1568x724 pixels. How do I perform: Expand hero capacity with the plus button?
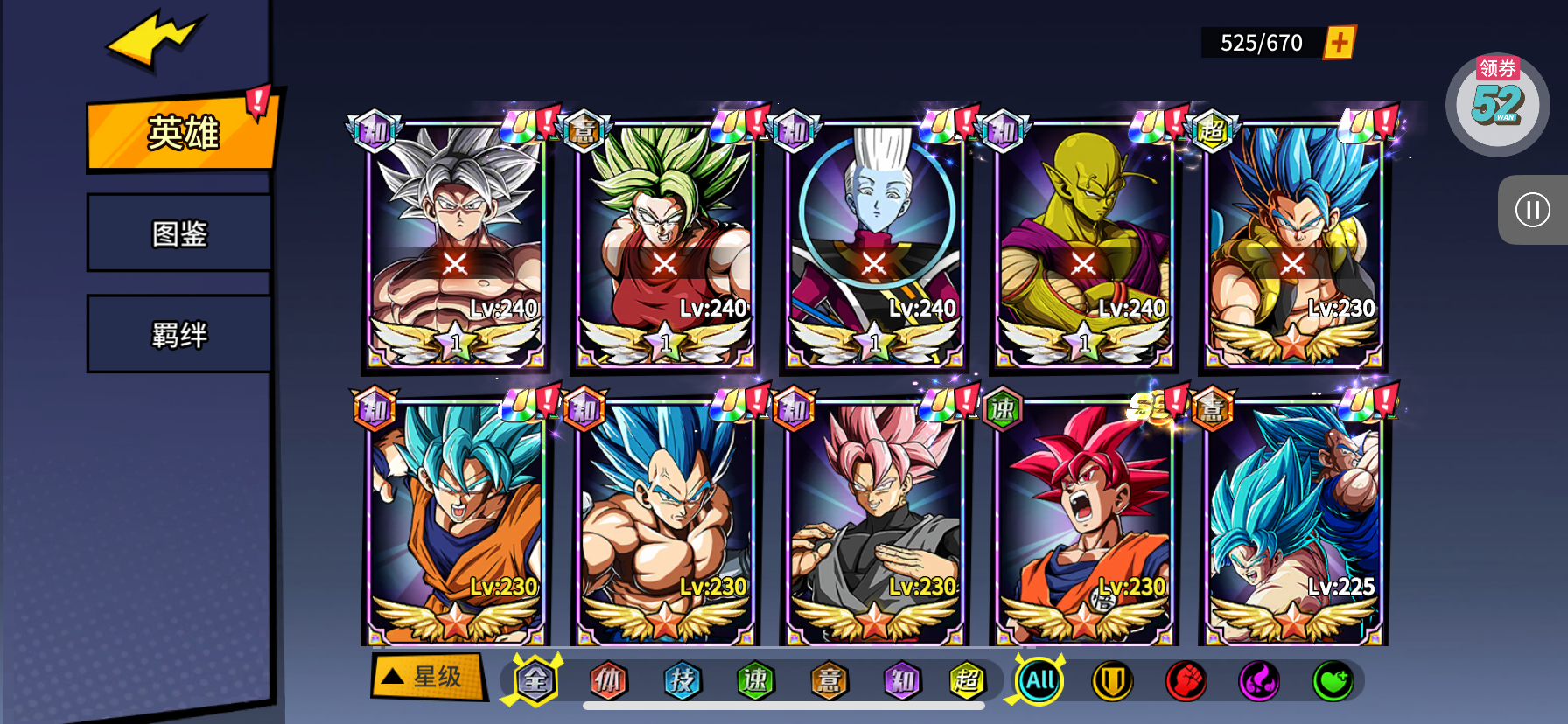tap(1340, 42)
